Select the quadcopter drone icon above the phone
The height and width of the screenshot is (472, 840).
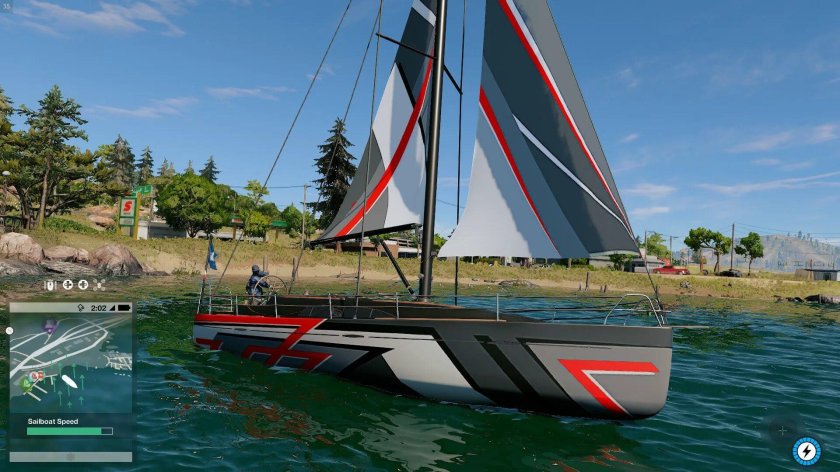point(98,285)
